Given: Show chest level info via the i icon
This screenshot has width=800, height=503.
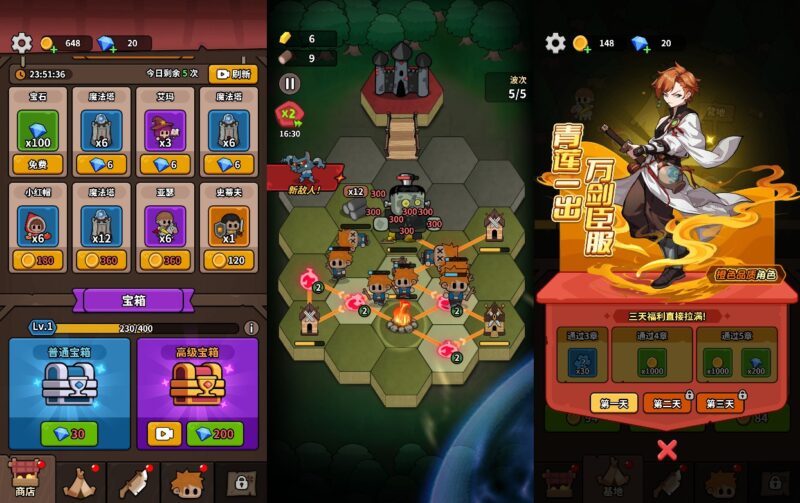Looking at the screenshot, I should (x=251, y=328).
